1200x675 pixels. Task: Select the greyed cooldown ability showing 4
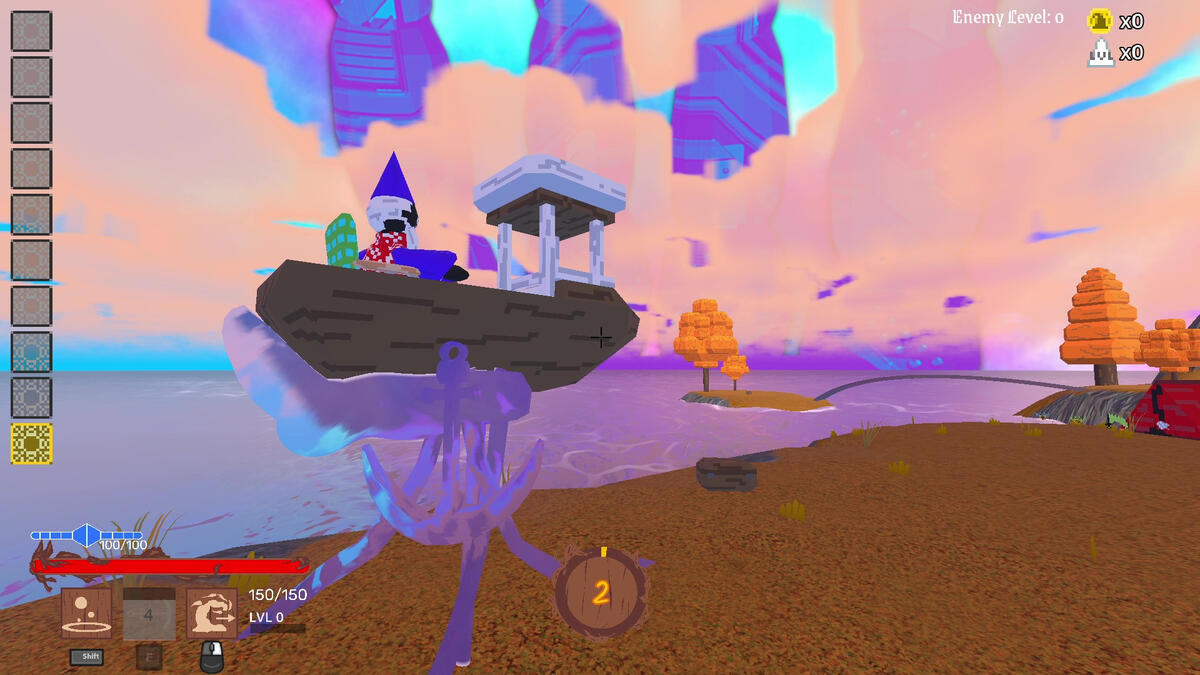(148, 614)
